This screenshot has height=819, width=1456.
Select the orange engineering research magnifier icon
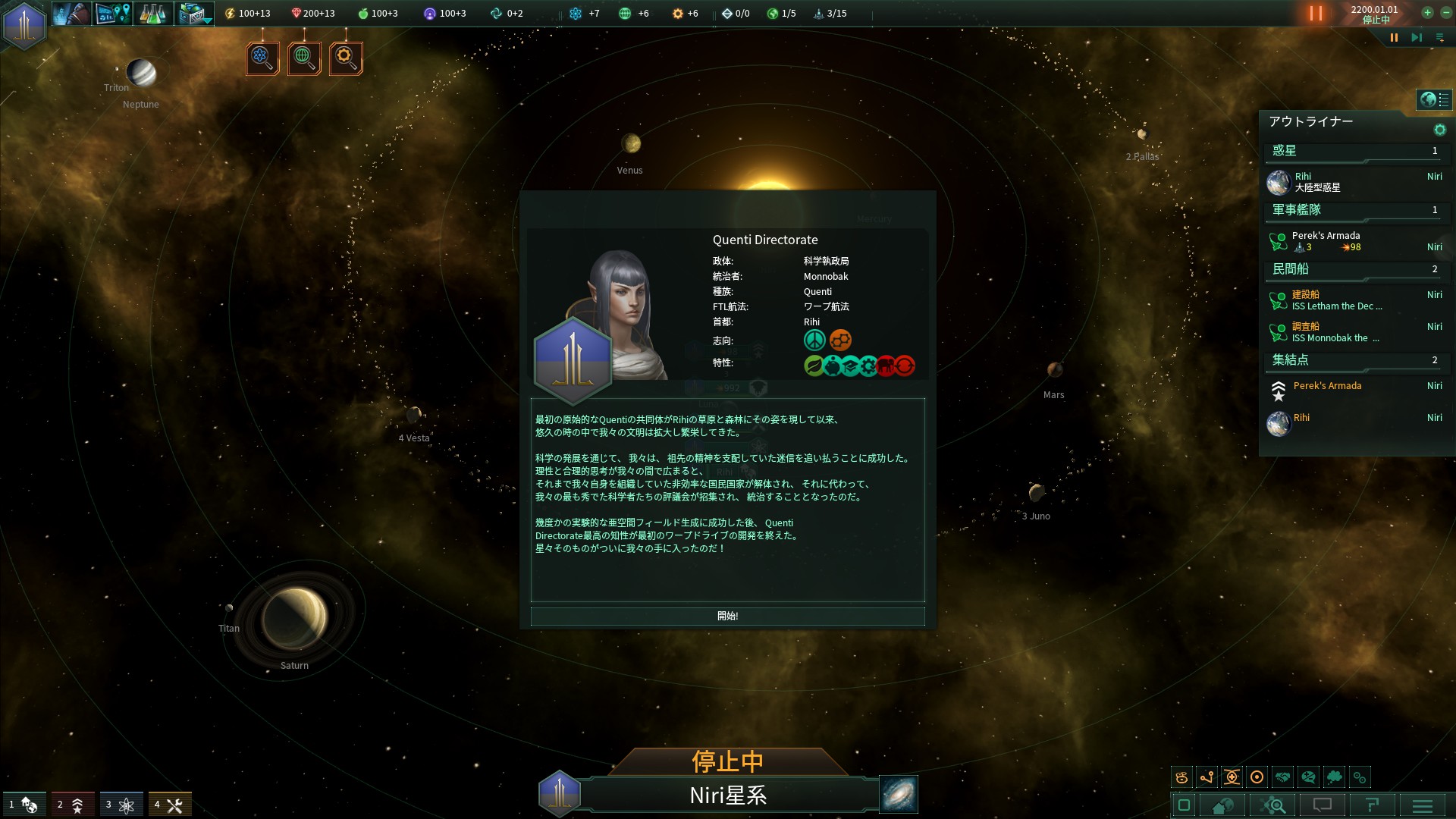[345, 58]
